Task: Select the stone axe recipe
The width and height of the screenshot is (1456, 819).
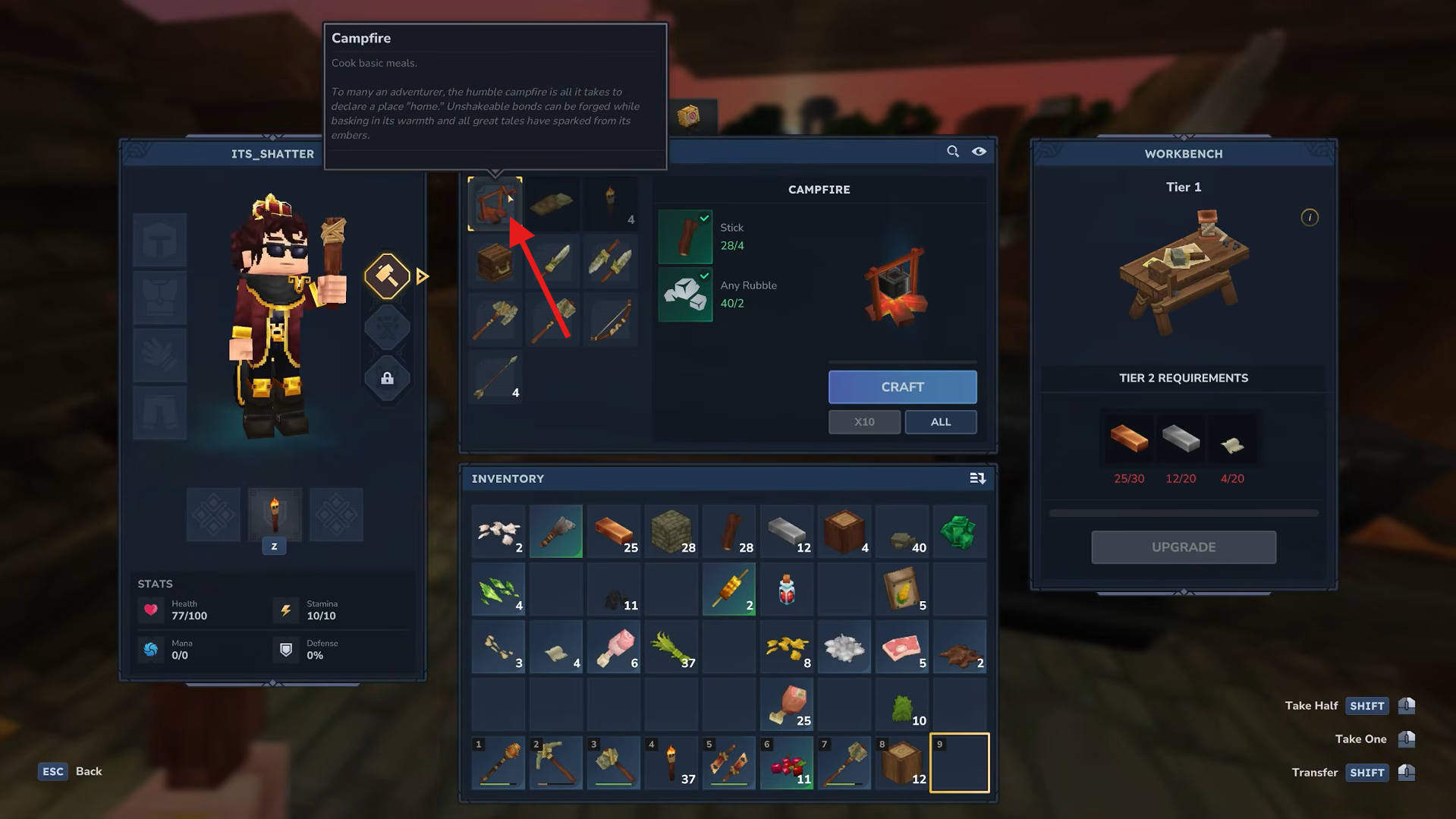Action: tap(494, 320)
